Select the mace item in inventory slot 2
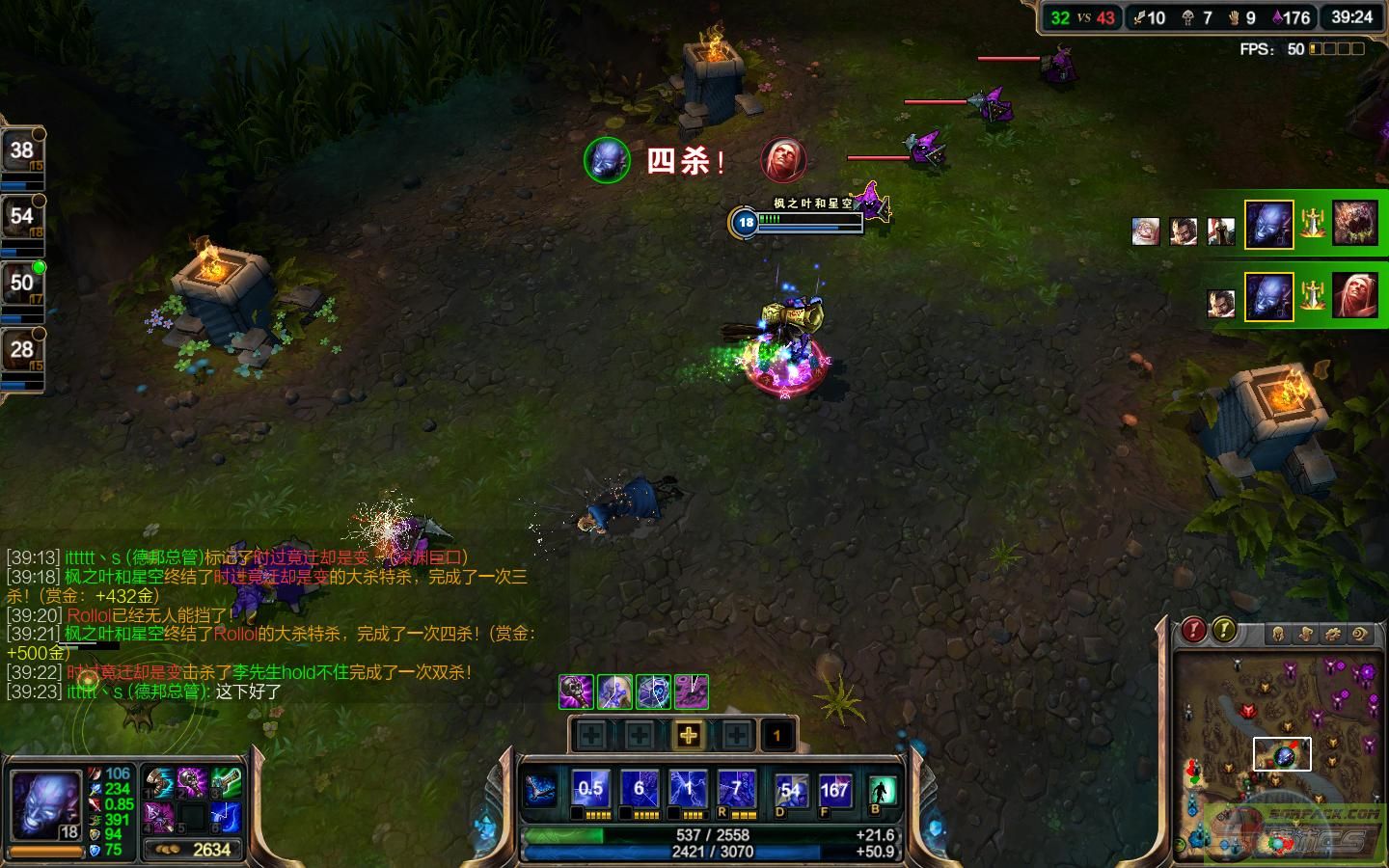Viewport: 1389px width, 868px height. click(x=192, y=782)
